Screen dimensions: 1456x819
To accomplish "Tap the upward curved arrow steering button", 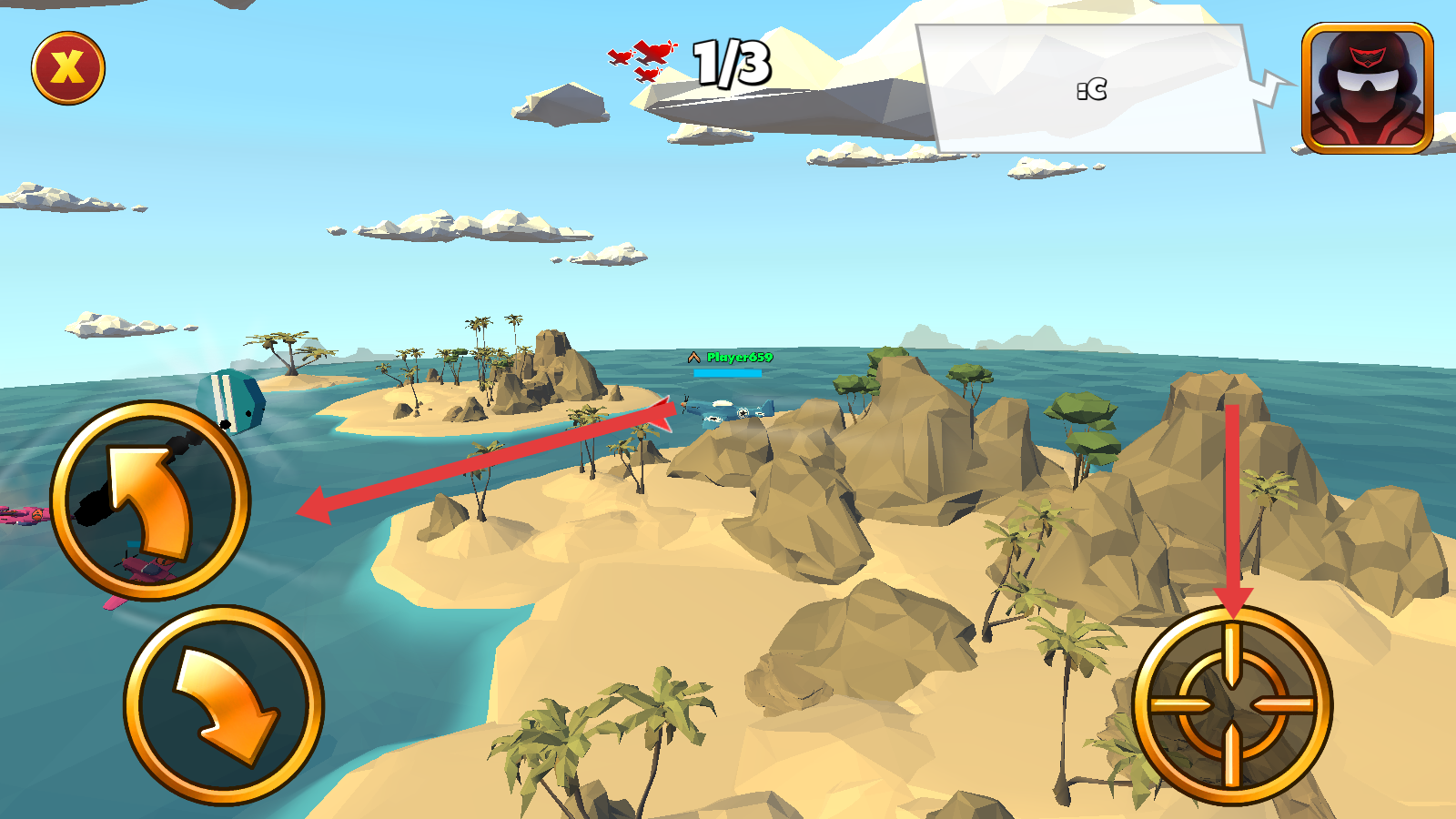I will click(x=150, y=500).
